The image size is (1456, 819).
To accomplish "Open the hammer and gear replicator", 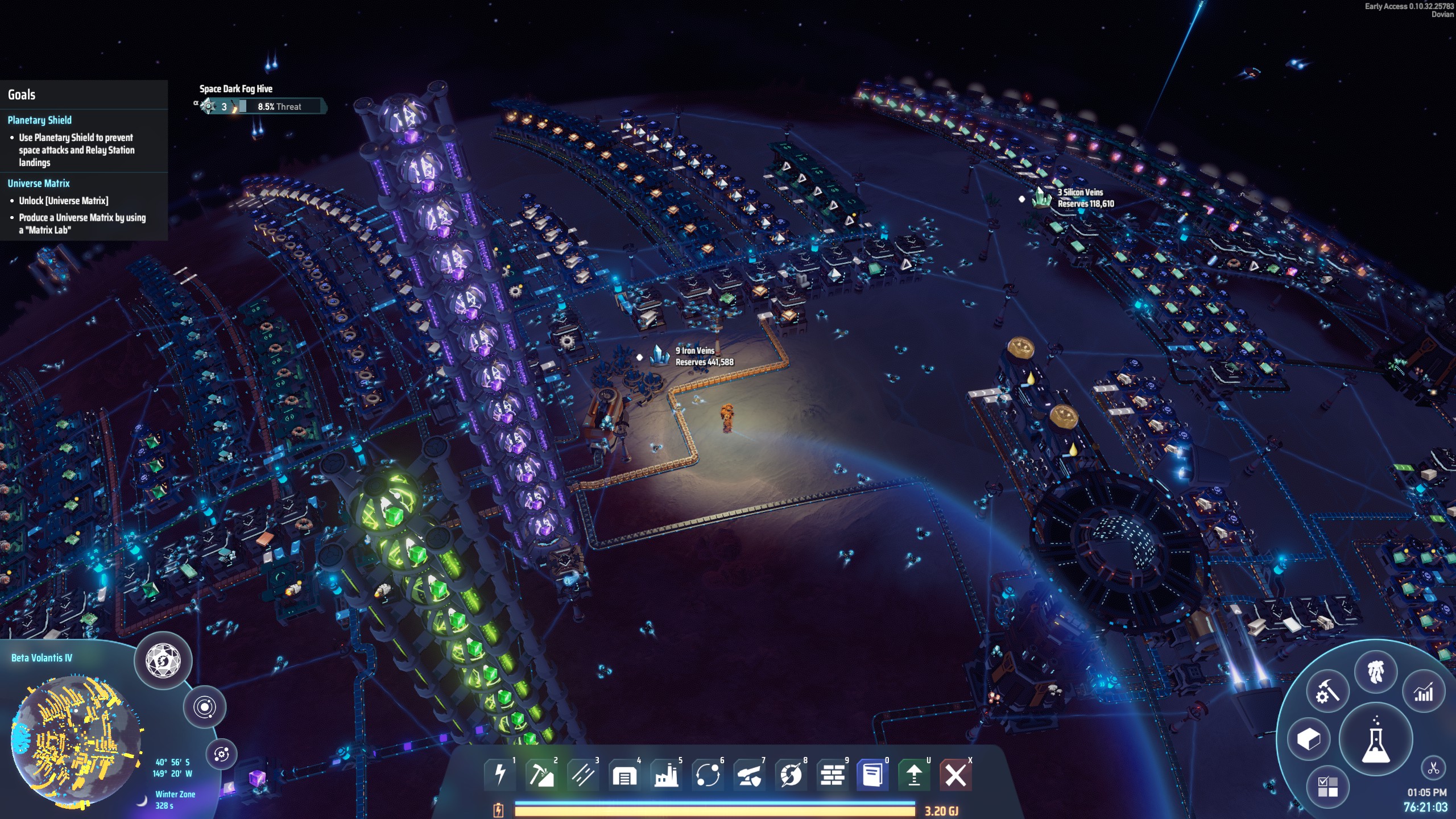I will (1327, 692).
